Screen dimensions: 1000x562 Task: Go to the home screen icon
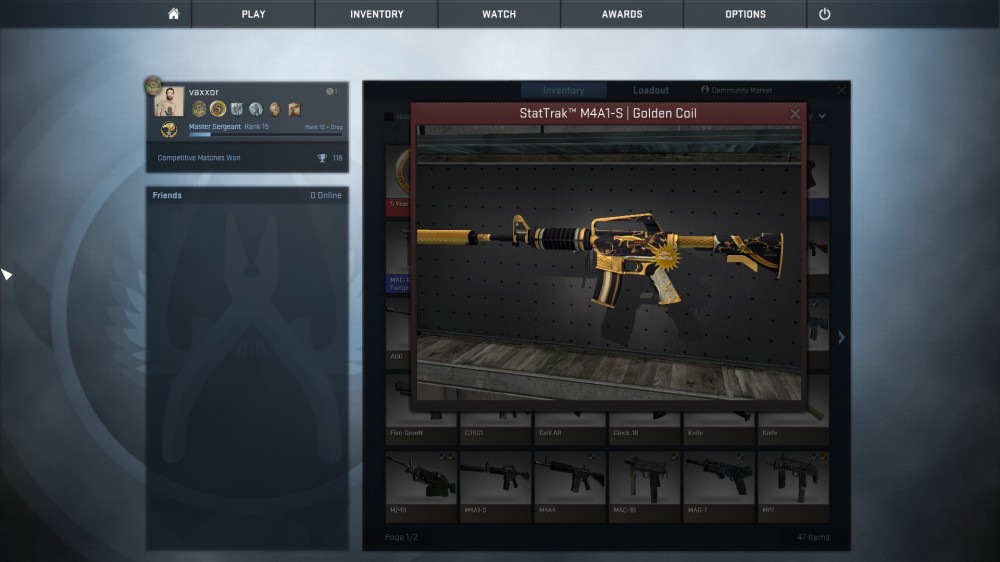pos(173,14)
